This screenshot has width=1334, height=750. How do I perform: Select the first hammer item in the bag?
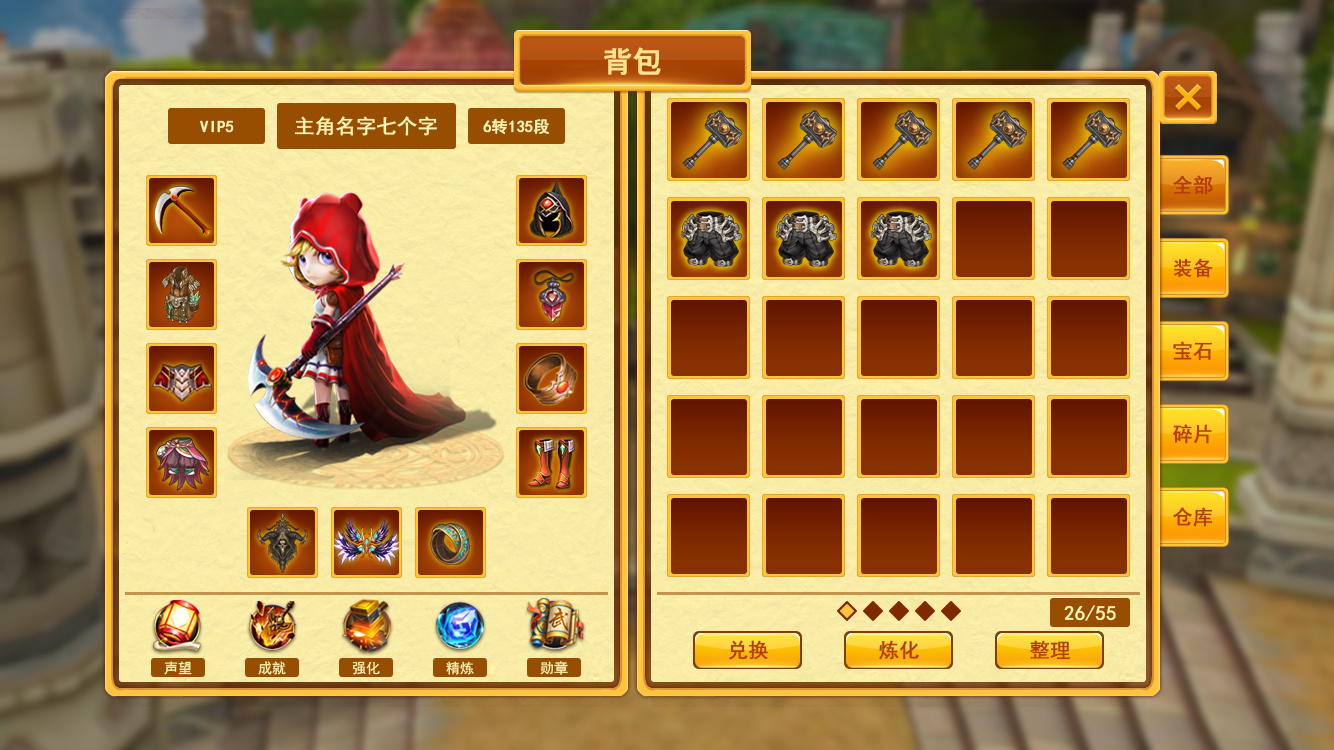click(708, 139)
